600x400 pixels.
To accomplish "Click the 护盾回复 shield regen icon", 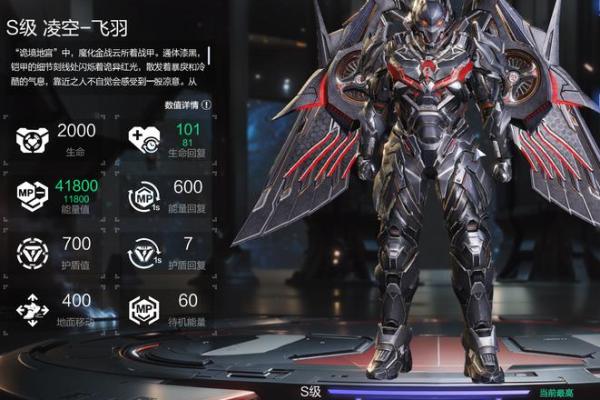I will click(x=144, y=250).
